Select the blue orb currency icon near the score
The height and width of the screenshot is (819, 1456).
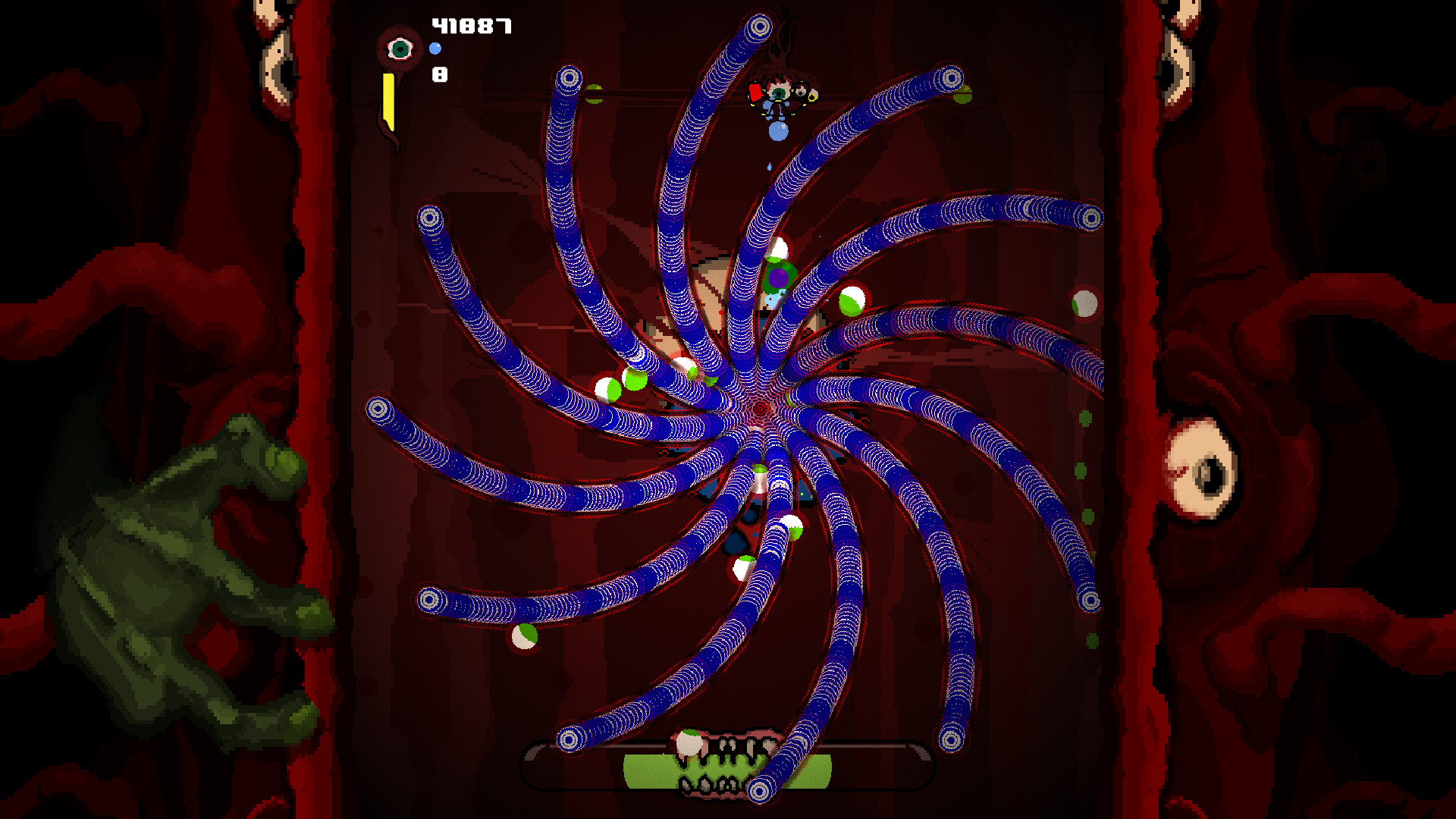435,49
